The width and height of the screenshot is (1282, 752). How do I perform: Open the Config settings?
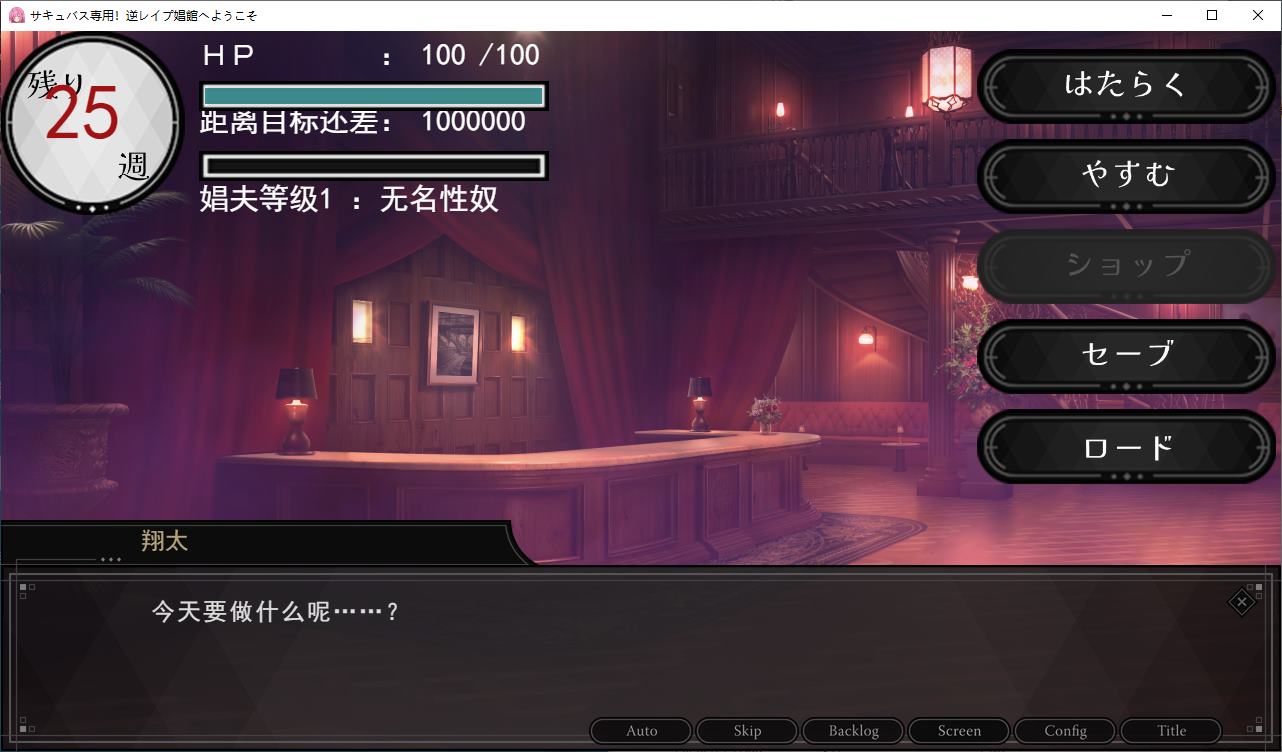[x=1064, y=730]
